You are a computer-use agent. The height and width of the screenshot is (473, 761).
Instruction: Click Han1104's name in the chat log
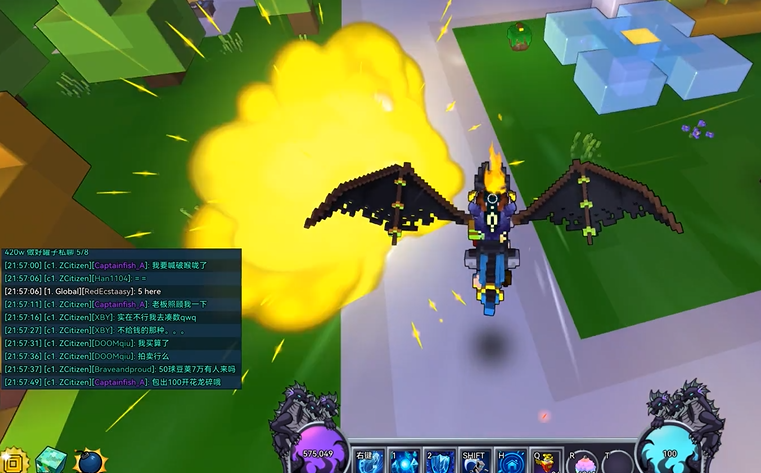click(111, 278)
